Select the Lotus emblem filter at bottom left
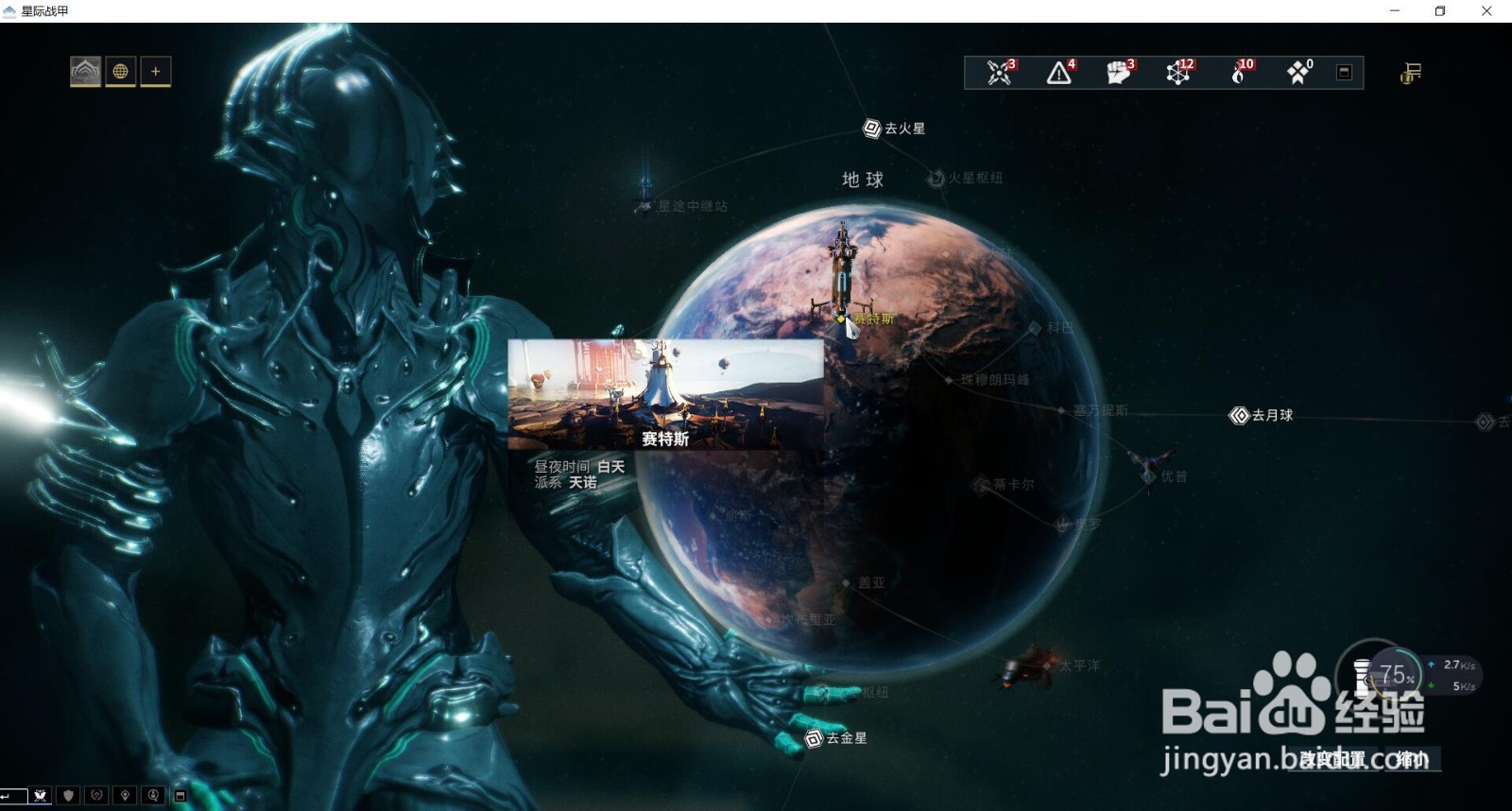The image size is (1512, 811). coord(98,797)
